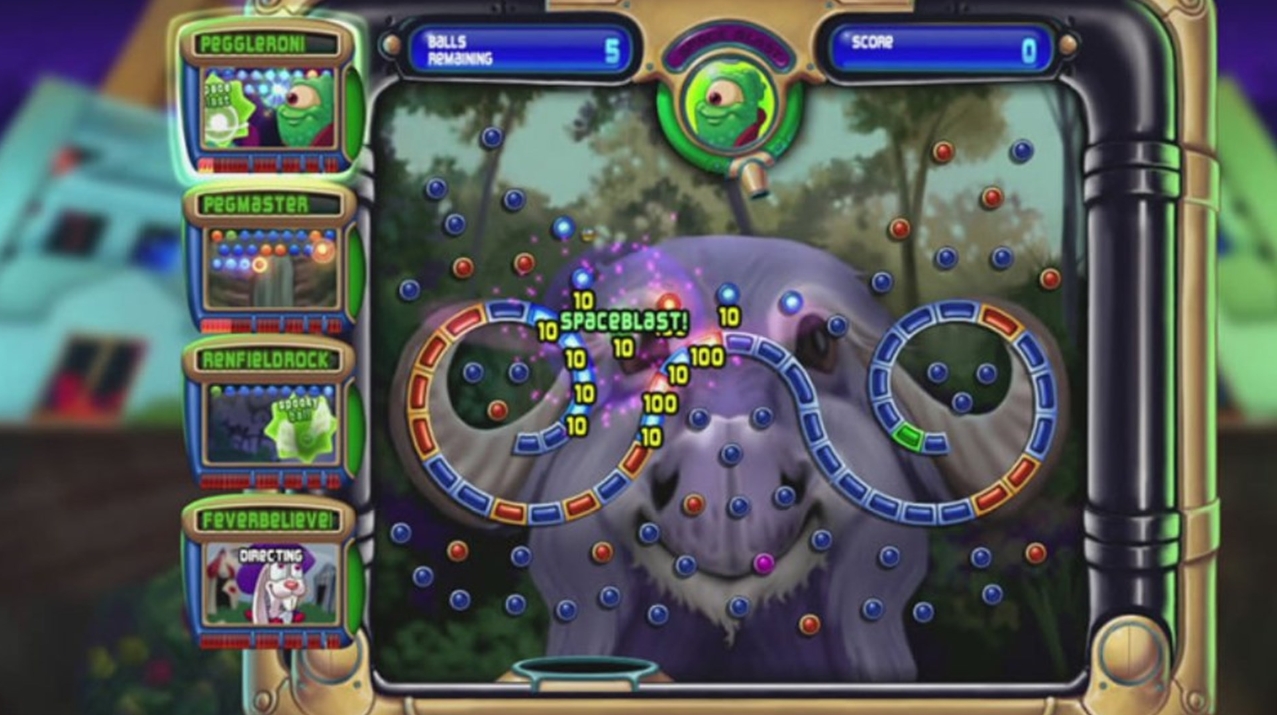Image resolution: width=1277 pixels, height=715 pixels.
Task: Select the Peggleroni player thumbnail
Action: pos(267,108)
